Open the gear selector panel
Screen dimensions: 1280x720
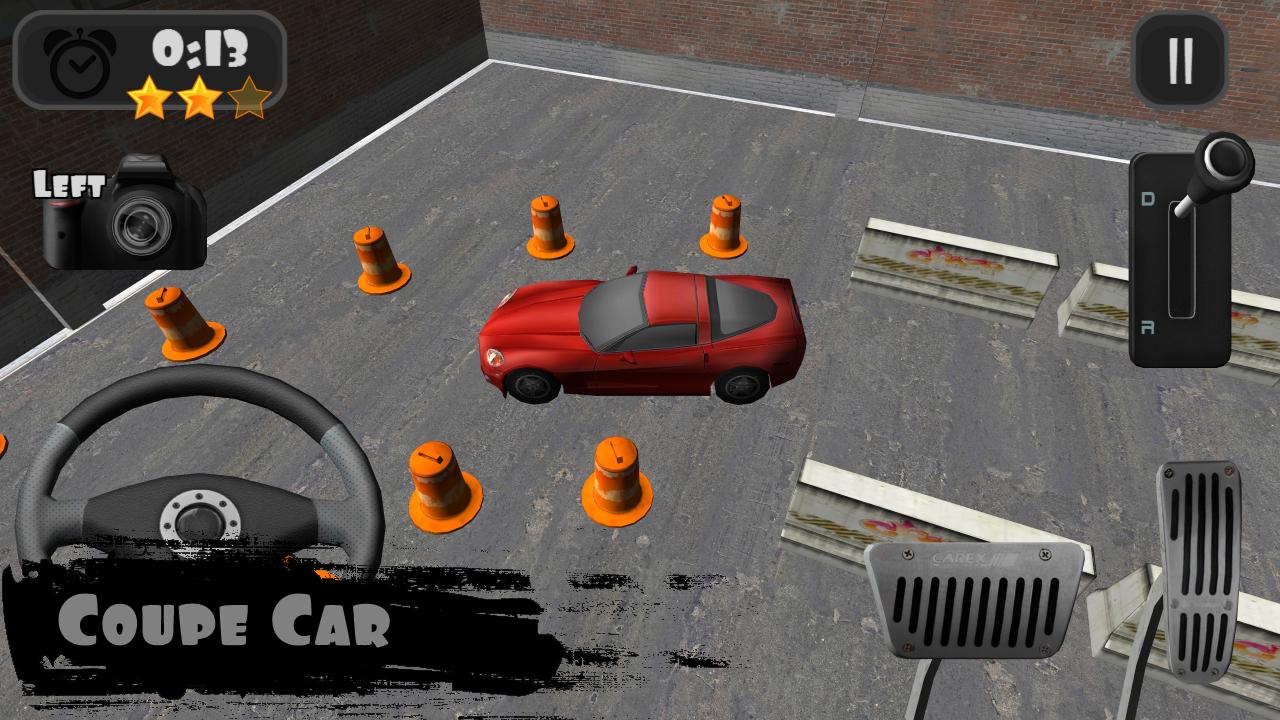tap(1180, 260)
